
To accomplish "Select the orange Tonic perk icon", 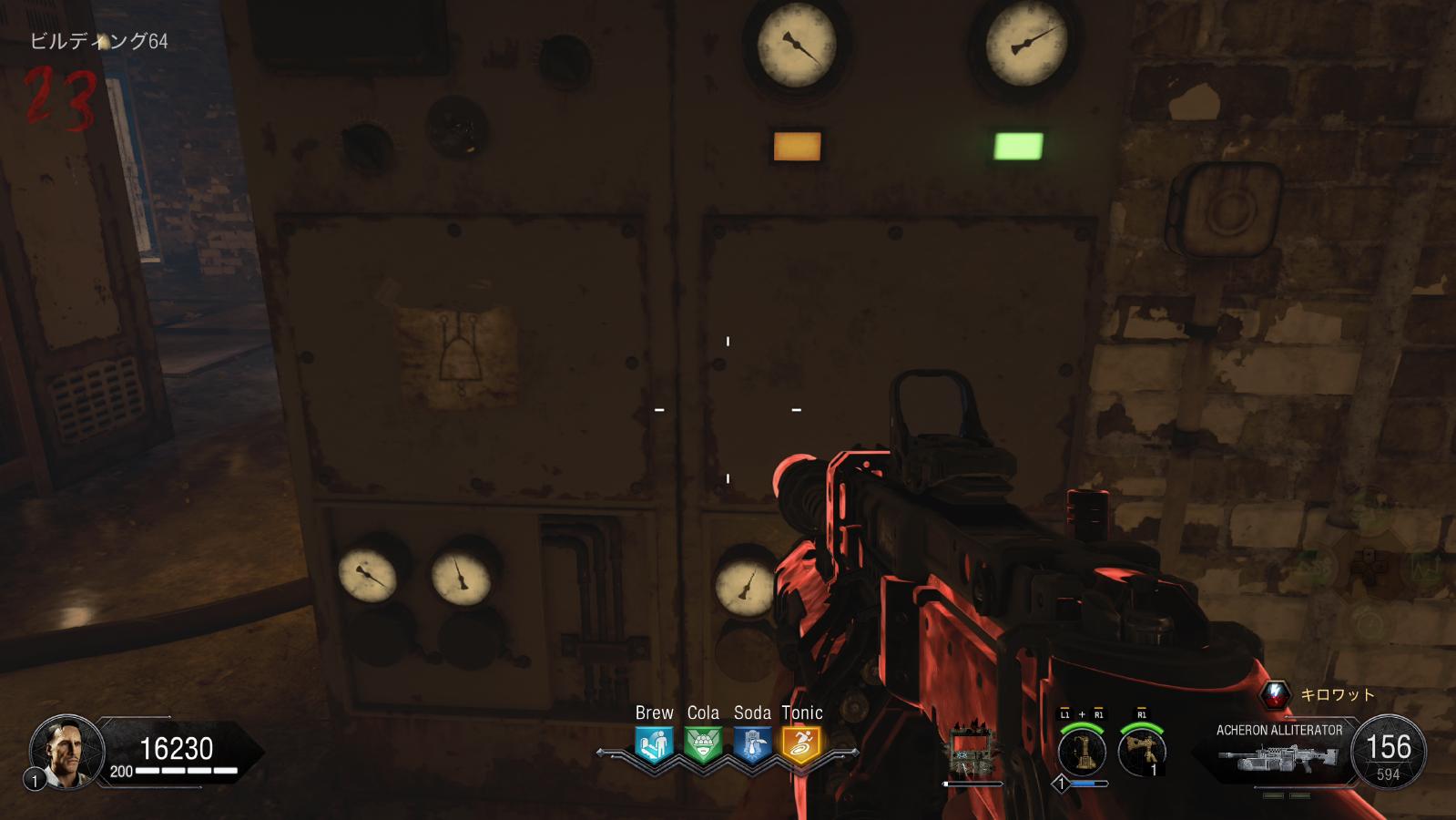I will click(x=801, y=744).
